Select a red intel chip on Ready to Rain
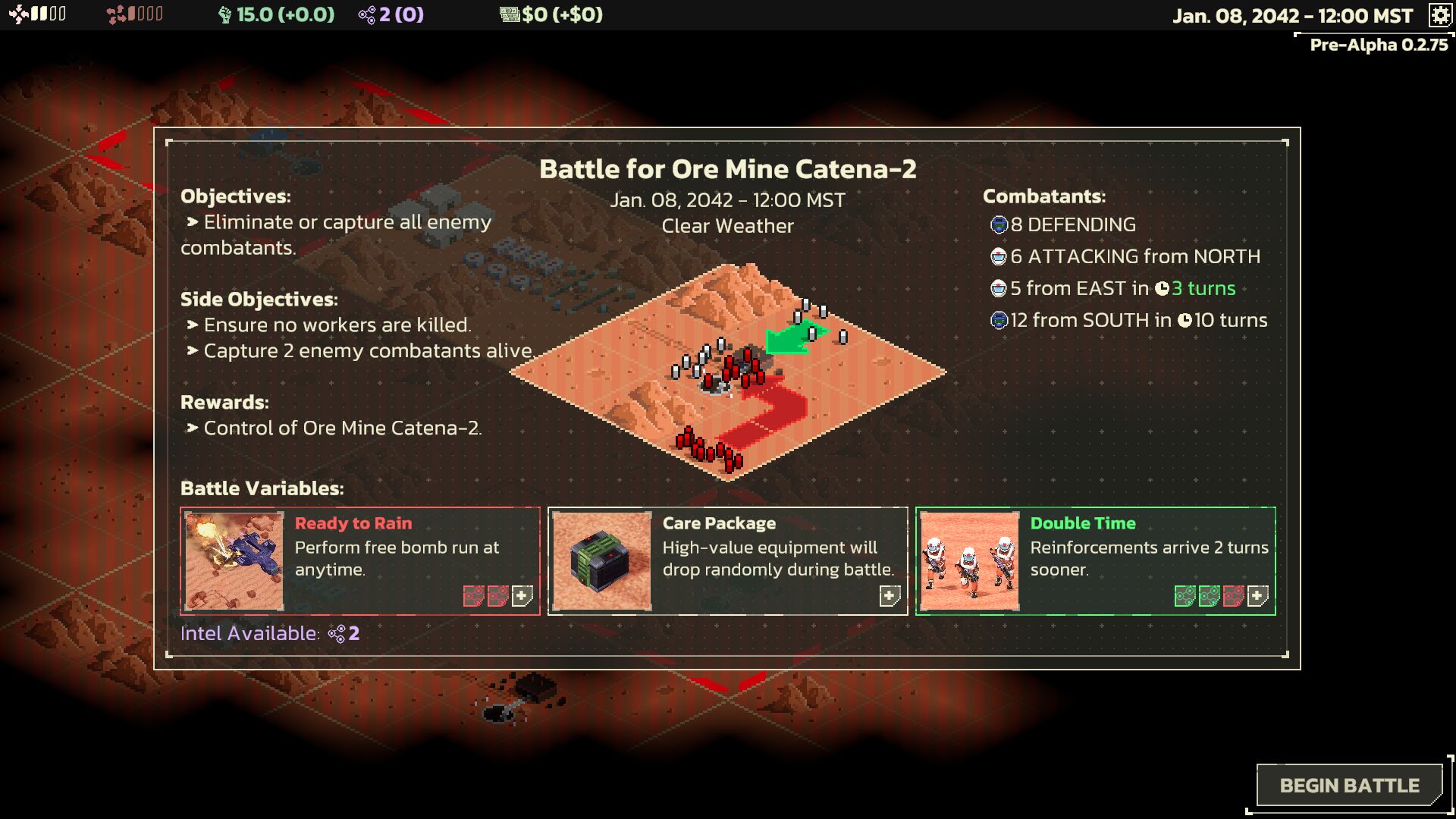The height and width of the screenshot is (819, 1456). click(x=475, y=597)
